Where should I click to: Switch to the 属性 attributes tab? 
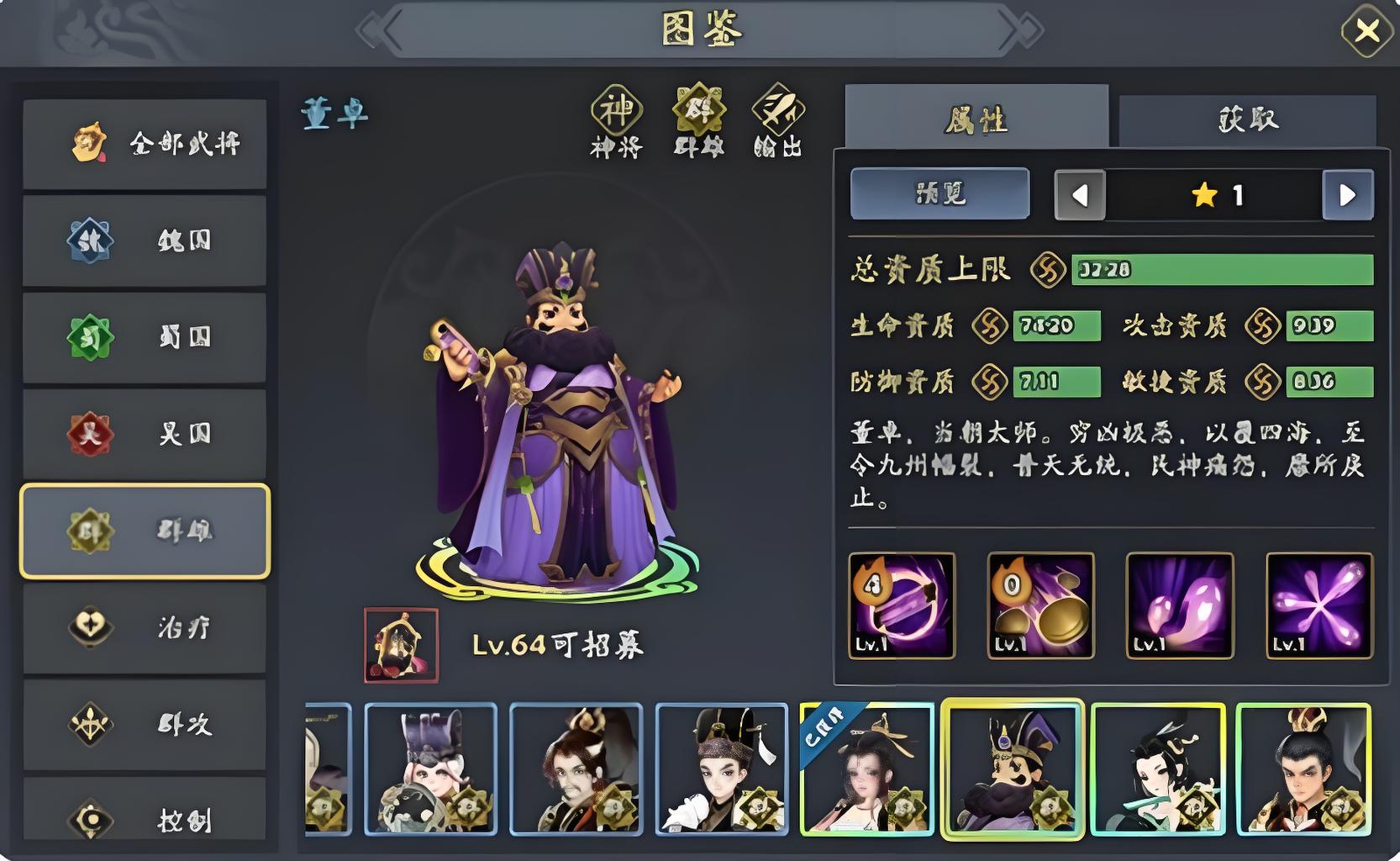pyautogui.click(x=976, y=120)
